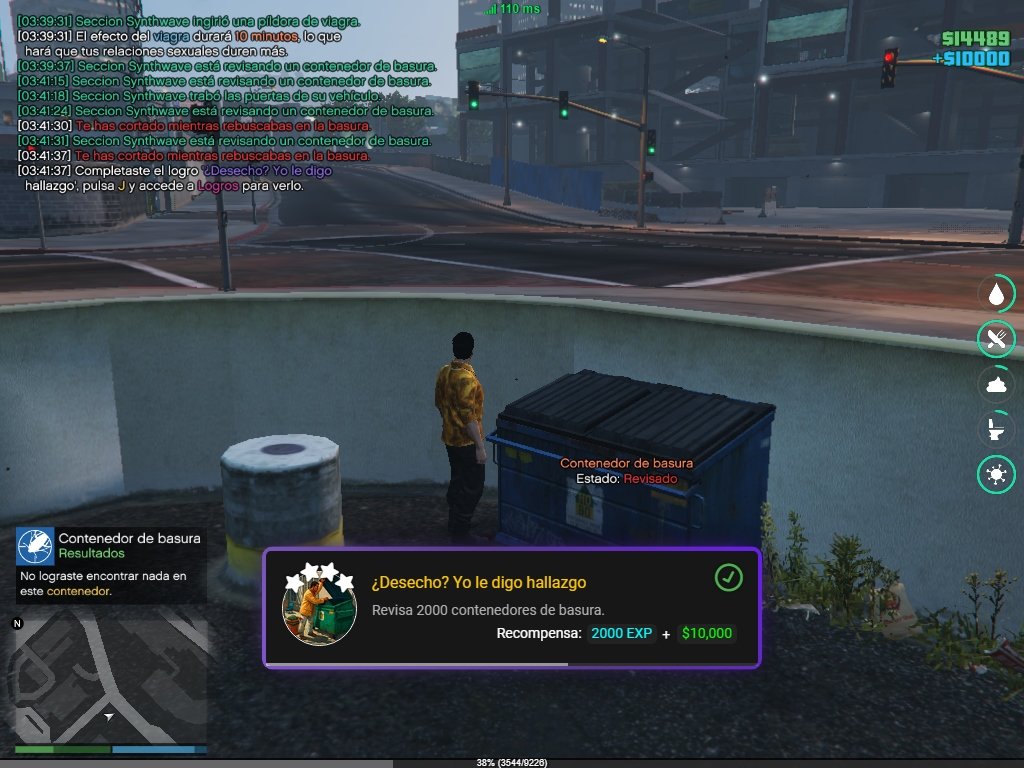Select the poop need icon
The height and width of the screenshot is (768, 1024).
pos(996,384)
